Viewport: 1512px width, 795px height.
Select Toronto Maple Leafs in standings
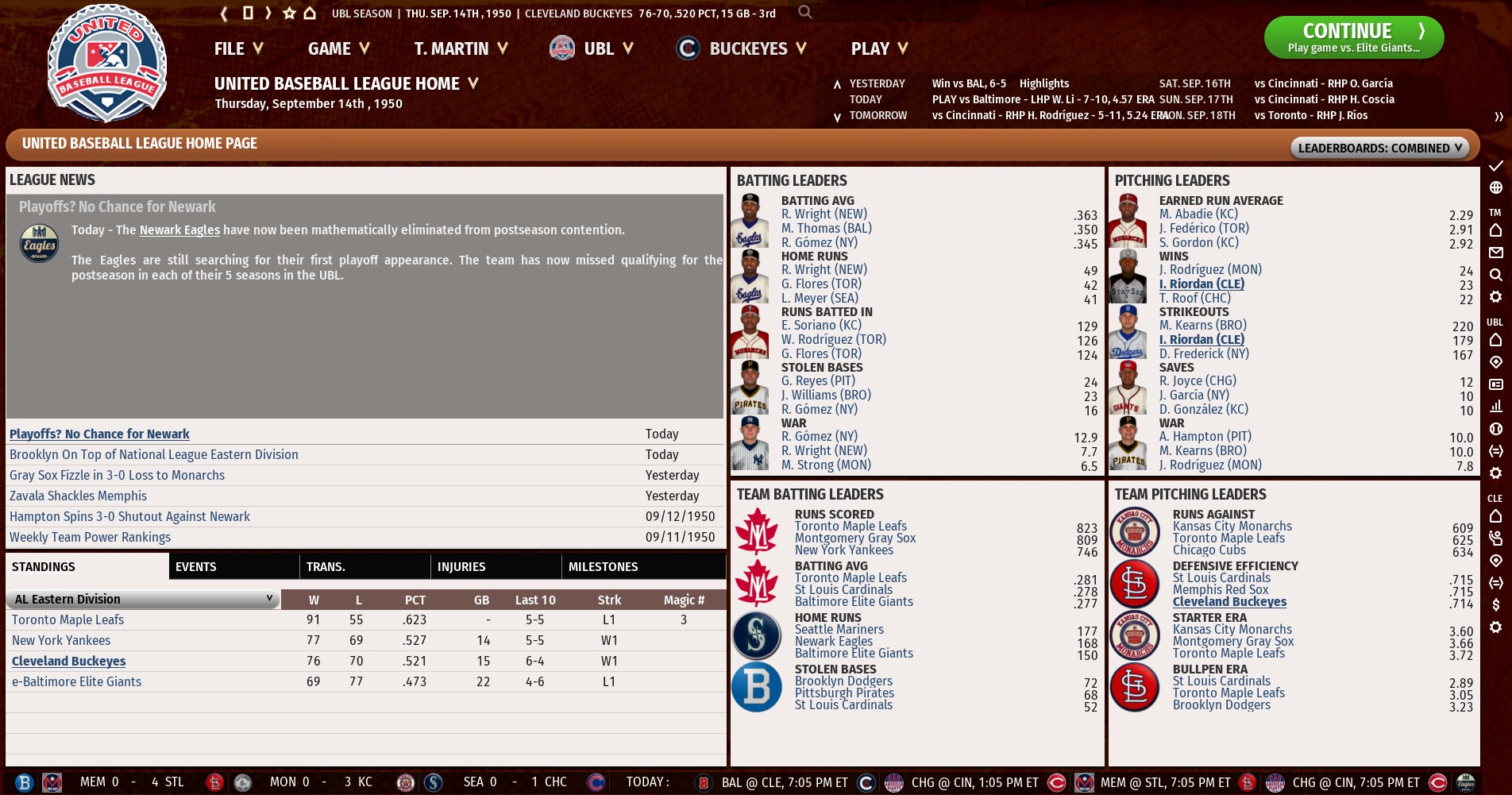point(67,619)
